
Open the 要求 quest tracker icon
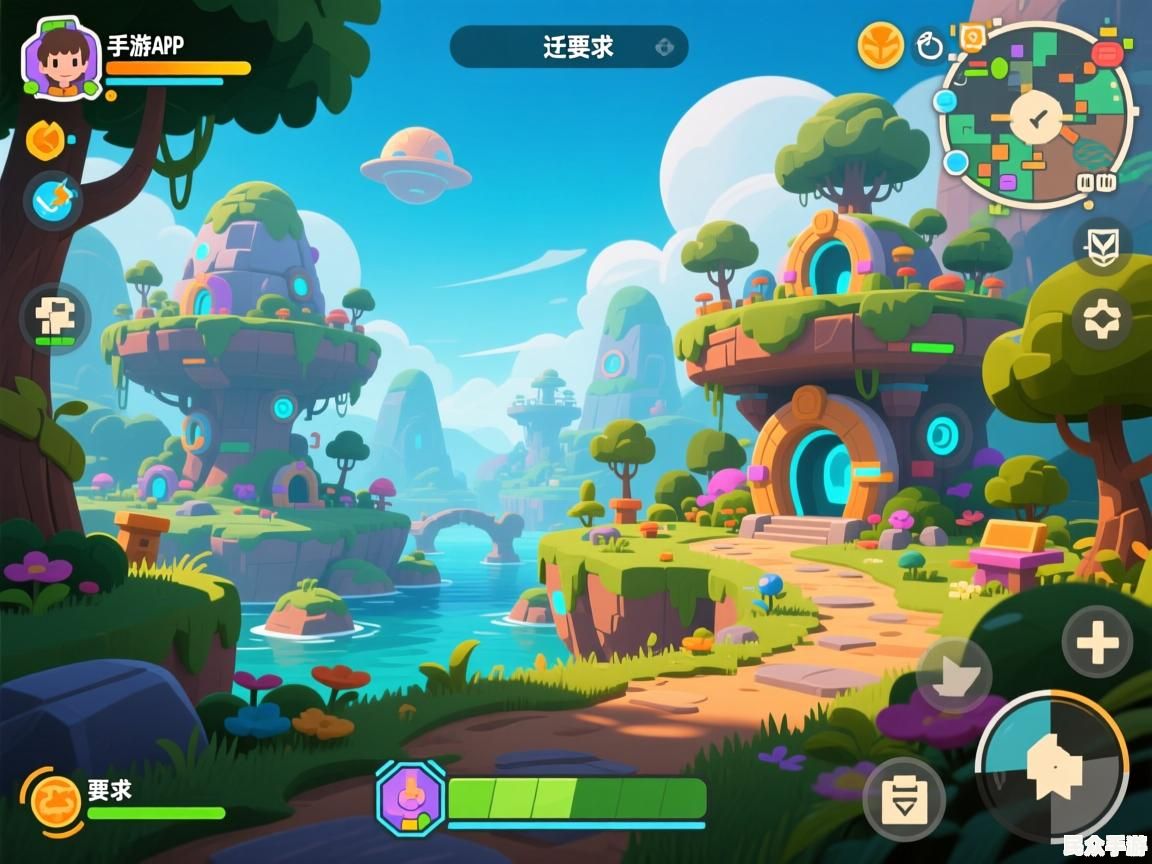click(55, 800)
